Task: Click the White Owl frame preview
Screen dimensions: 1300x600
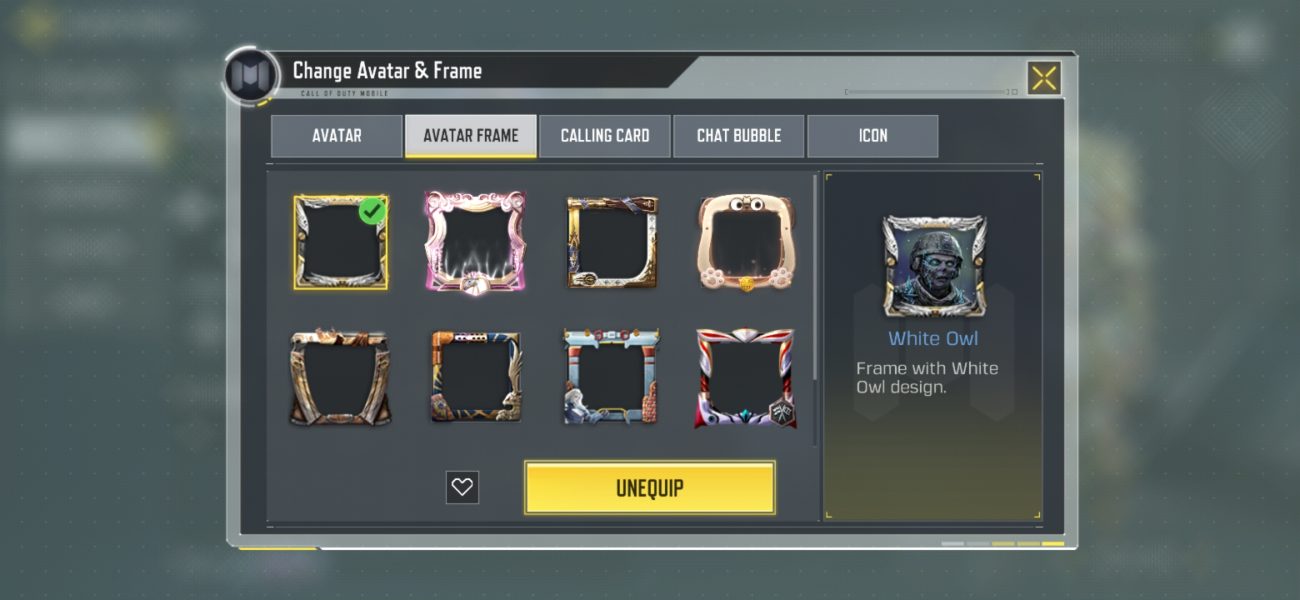Action: click(x=934, y=266)
